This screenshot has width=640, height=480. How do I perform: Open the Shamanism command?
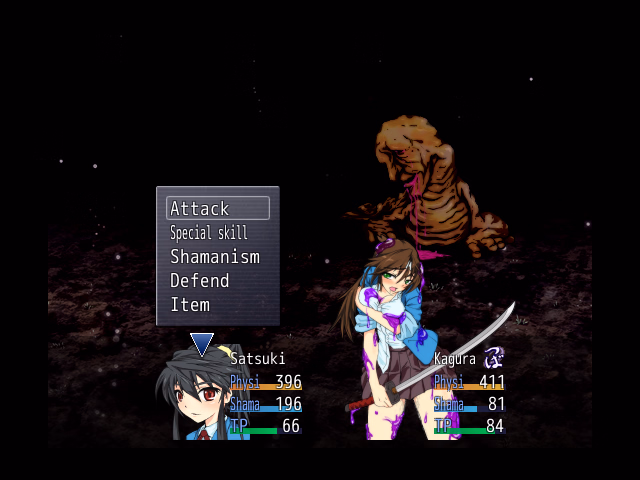coord(214,257)
